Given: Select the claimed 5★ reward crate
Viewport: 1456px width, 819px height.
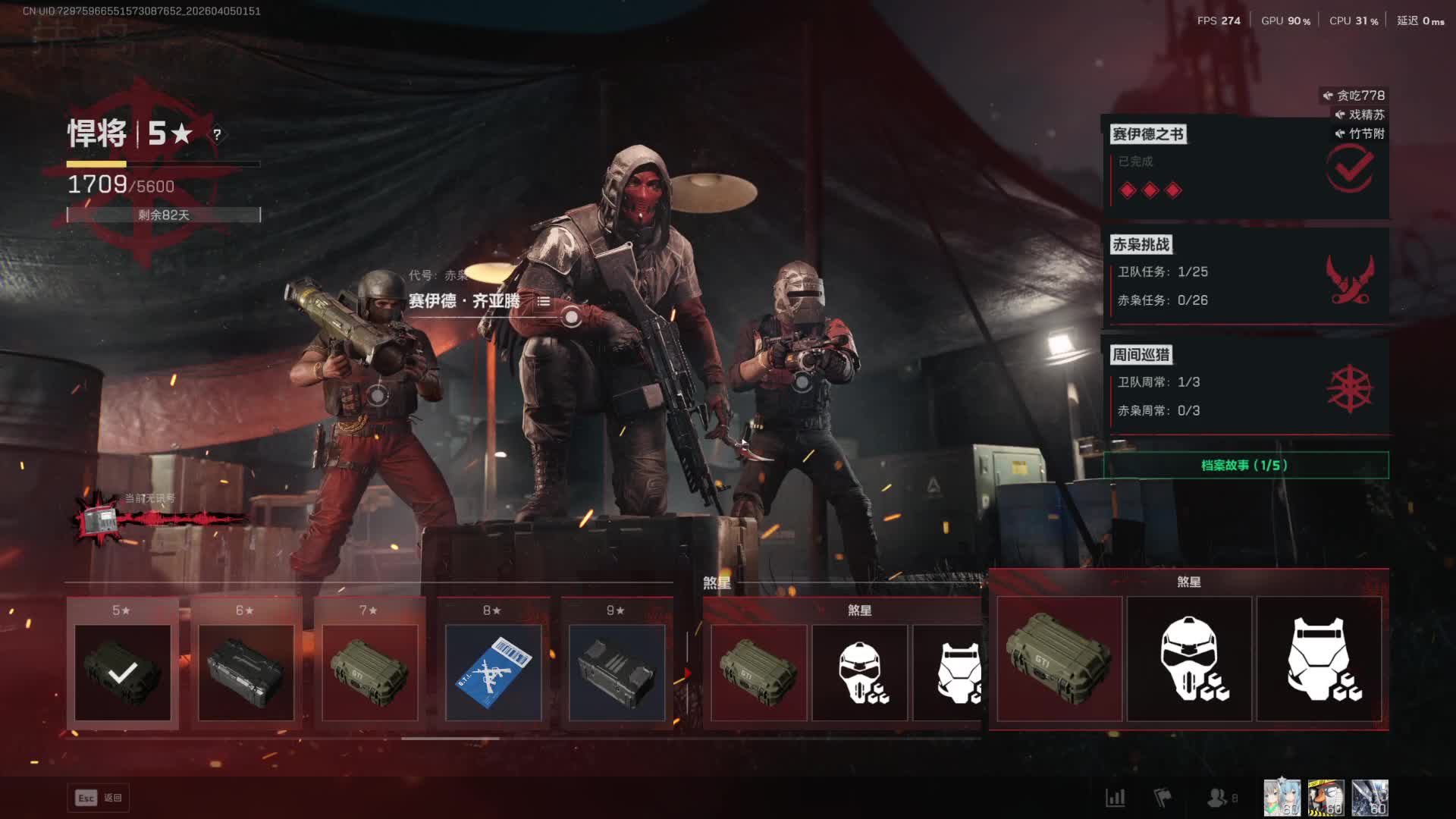Looking at the screenshot, I should (x=123, y=672).
